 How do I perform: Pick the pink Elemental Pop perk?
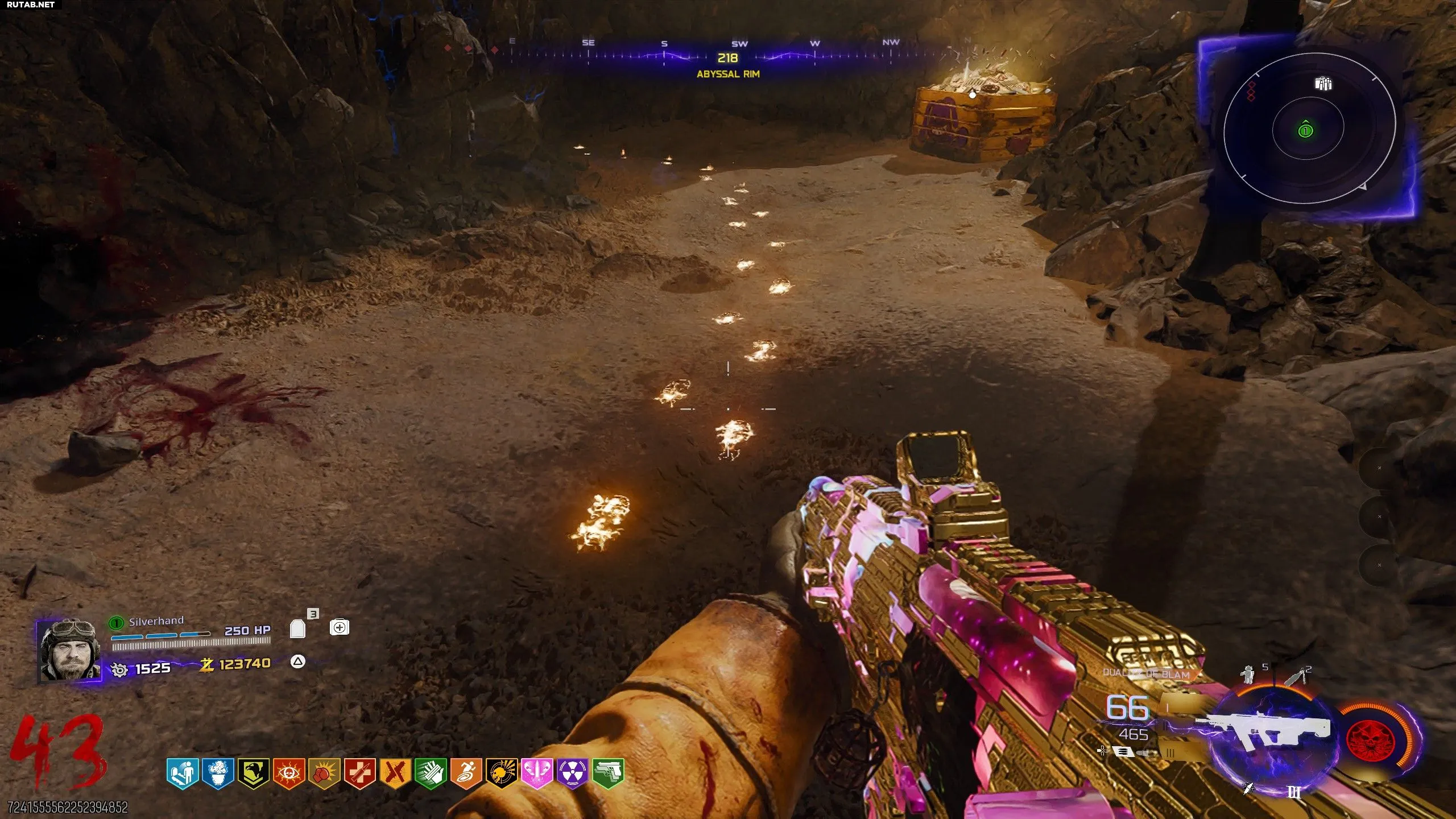pyautogui.click(x=537, y=773)
